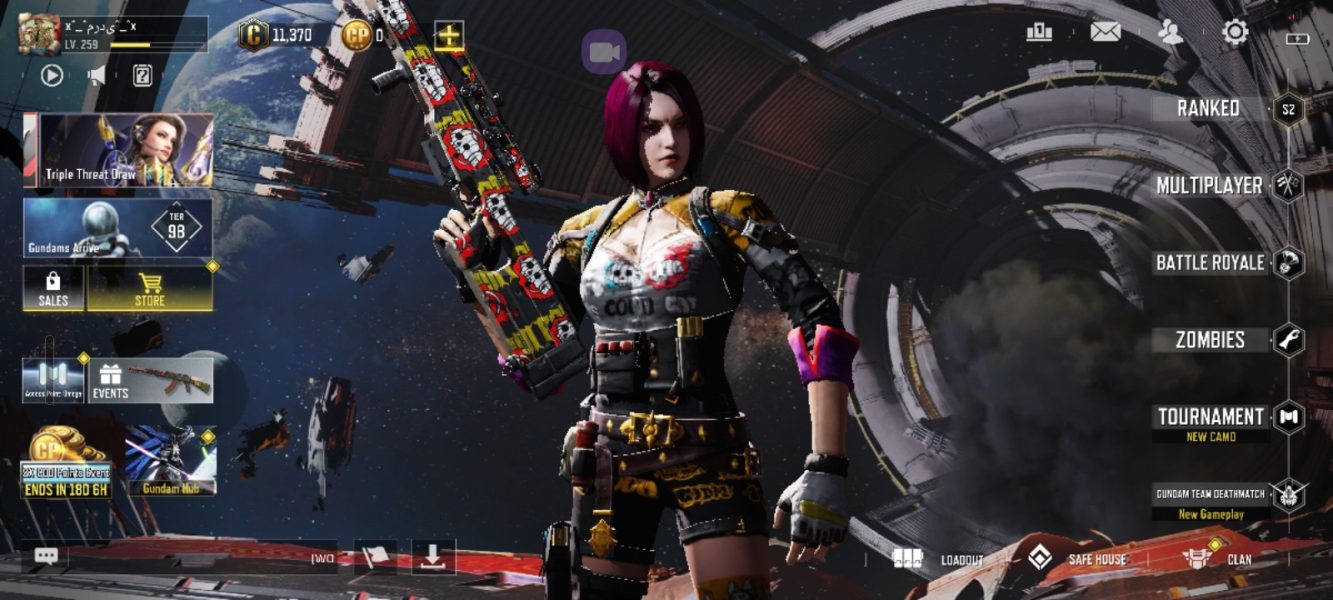The image size is (1333, 600).
Task: Select Gundam Team Deathmatch mode
Action: click(1211, 494)
